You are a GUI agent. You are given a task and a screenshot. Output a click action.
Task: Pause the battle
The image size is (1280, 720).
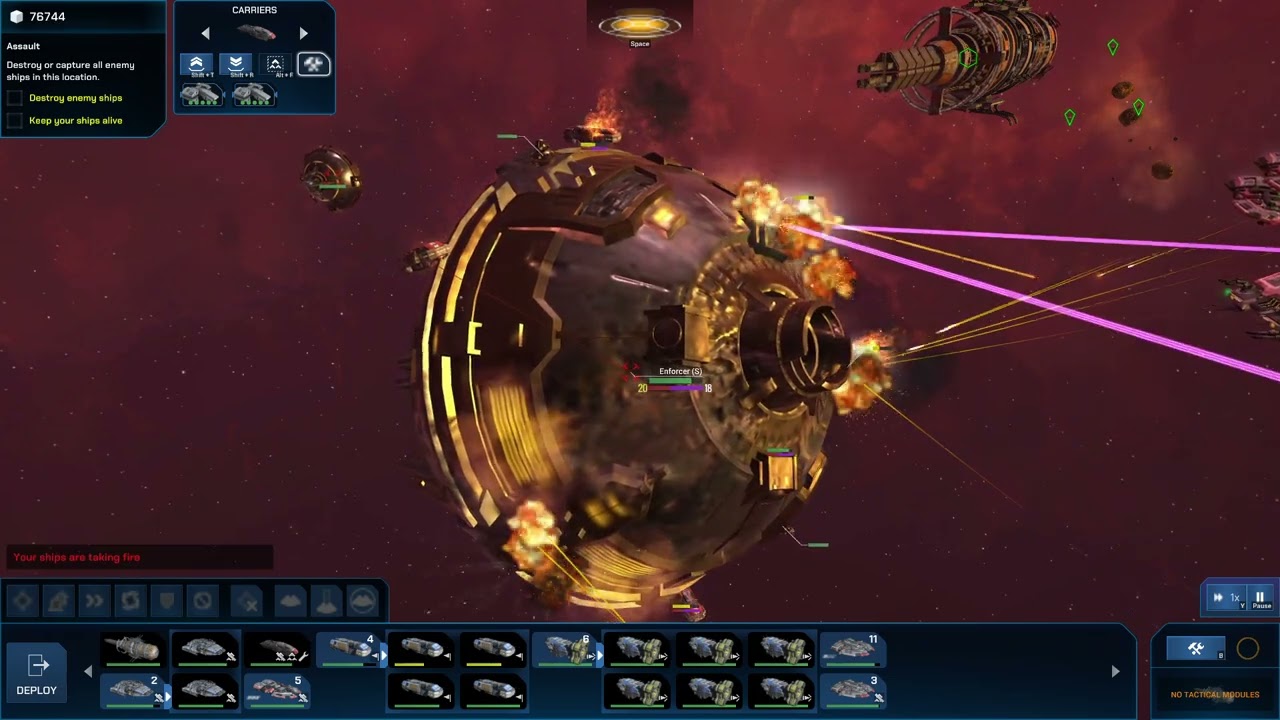1260,598
